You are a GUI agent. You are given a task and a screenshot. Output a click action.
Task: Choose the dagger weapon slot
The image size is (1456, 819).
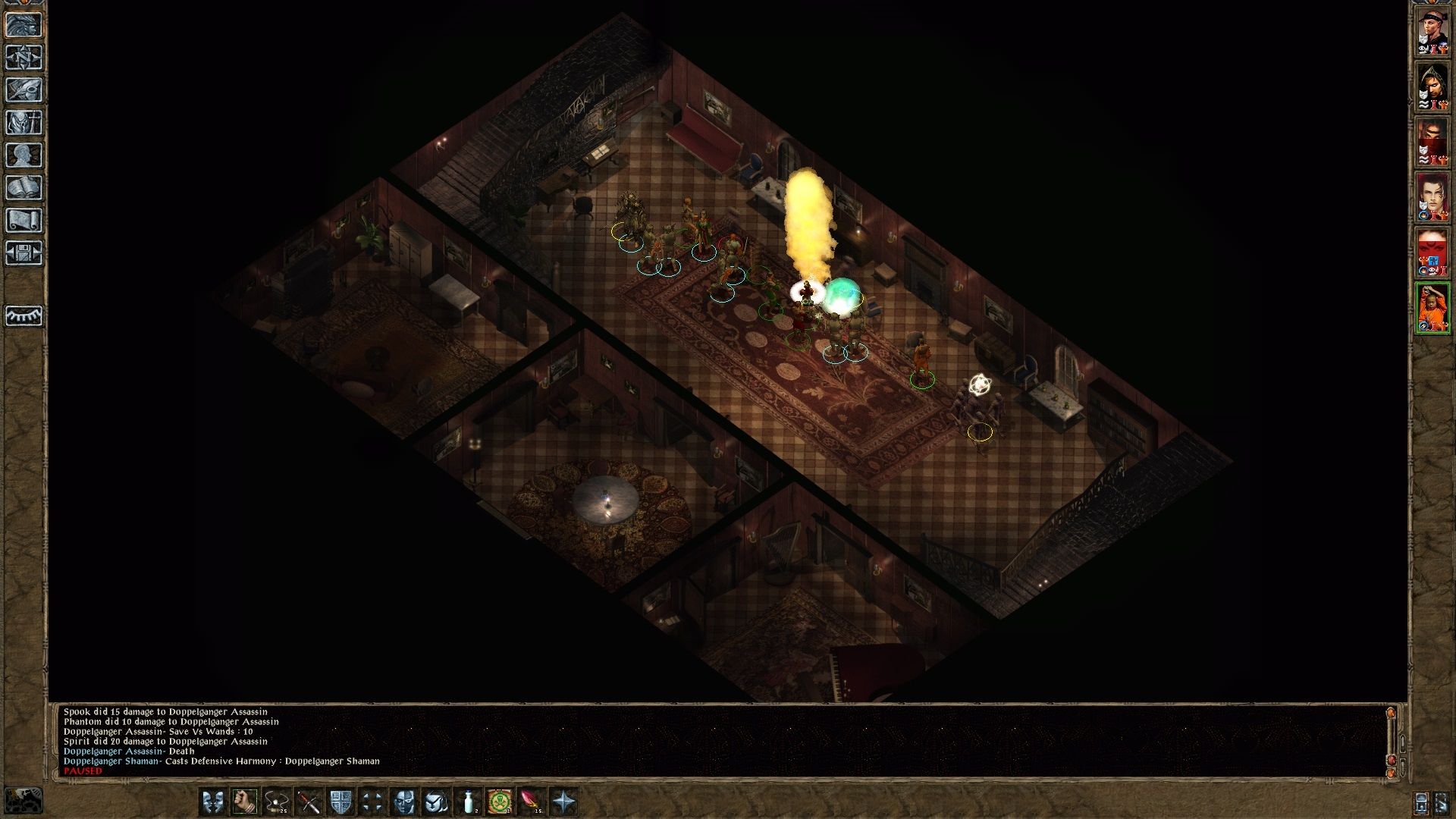pos(309,802)
